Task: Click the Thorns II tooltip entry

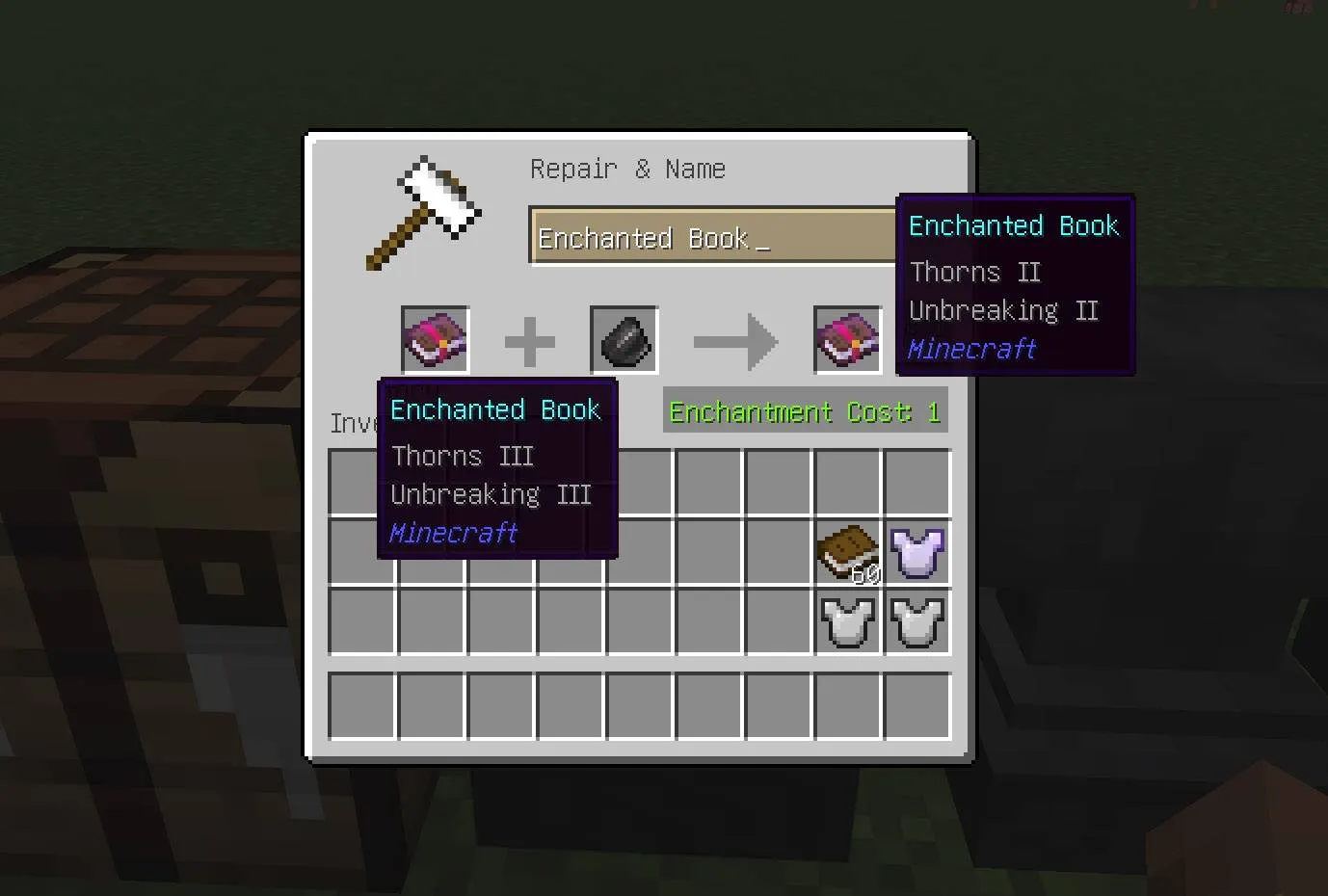Action: [x=974, y=272]
